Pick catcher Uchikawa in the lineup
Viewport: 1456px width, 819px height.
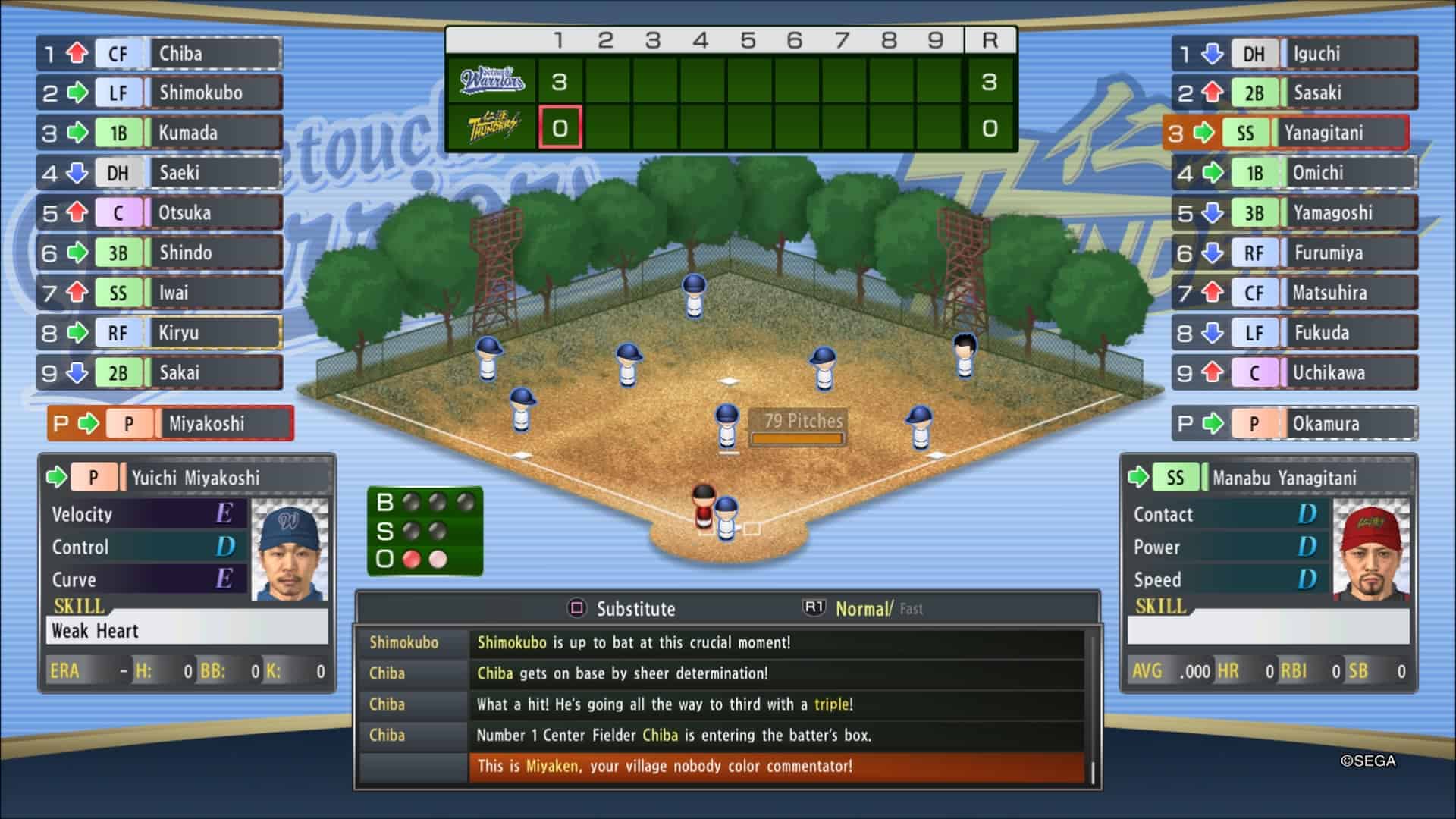tap(1295, 373)
